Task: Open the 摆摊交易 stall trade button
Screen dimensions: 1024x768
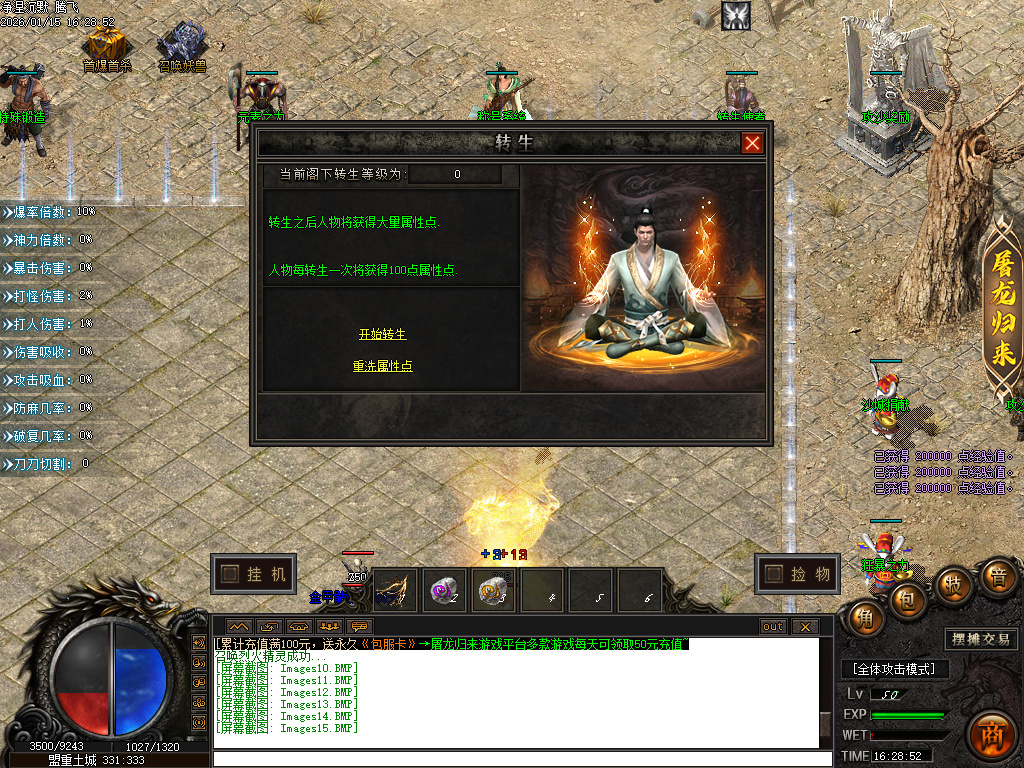Action: [980, 639]
